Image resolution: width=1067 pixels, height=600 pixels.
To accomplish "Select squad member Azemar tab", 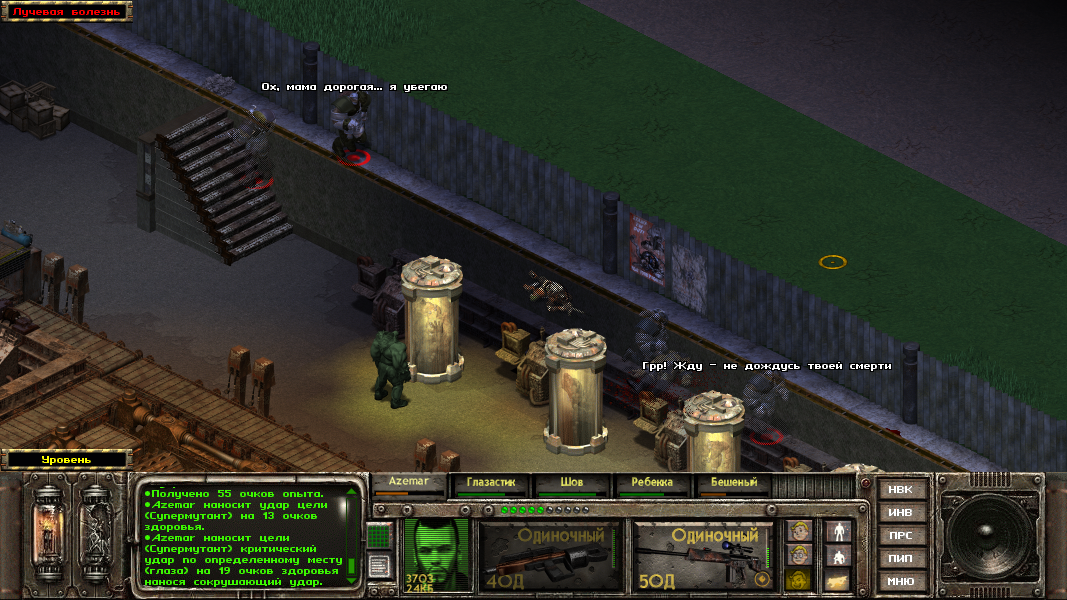I will [x=408, y=483].
